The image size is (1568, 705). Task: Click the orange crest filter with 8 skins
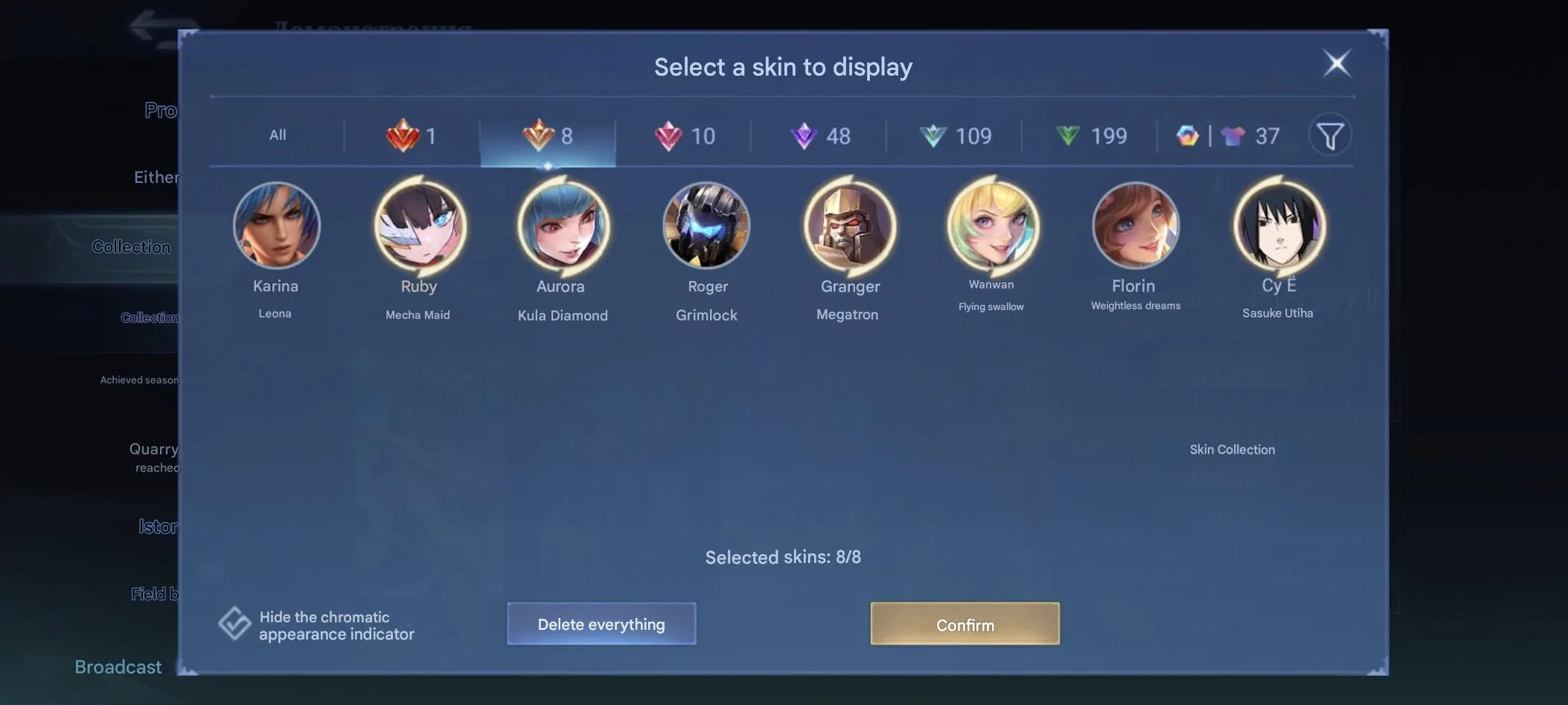click(548, 136)
